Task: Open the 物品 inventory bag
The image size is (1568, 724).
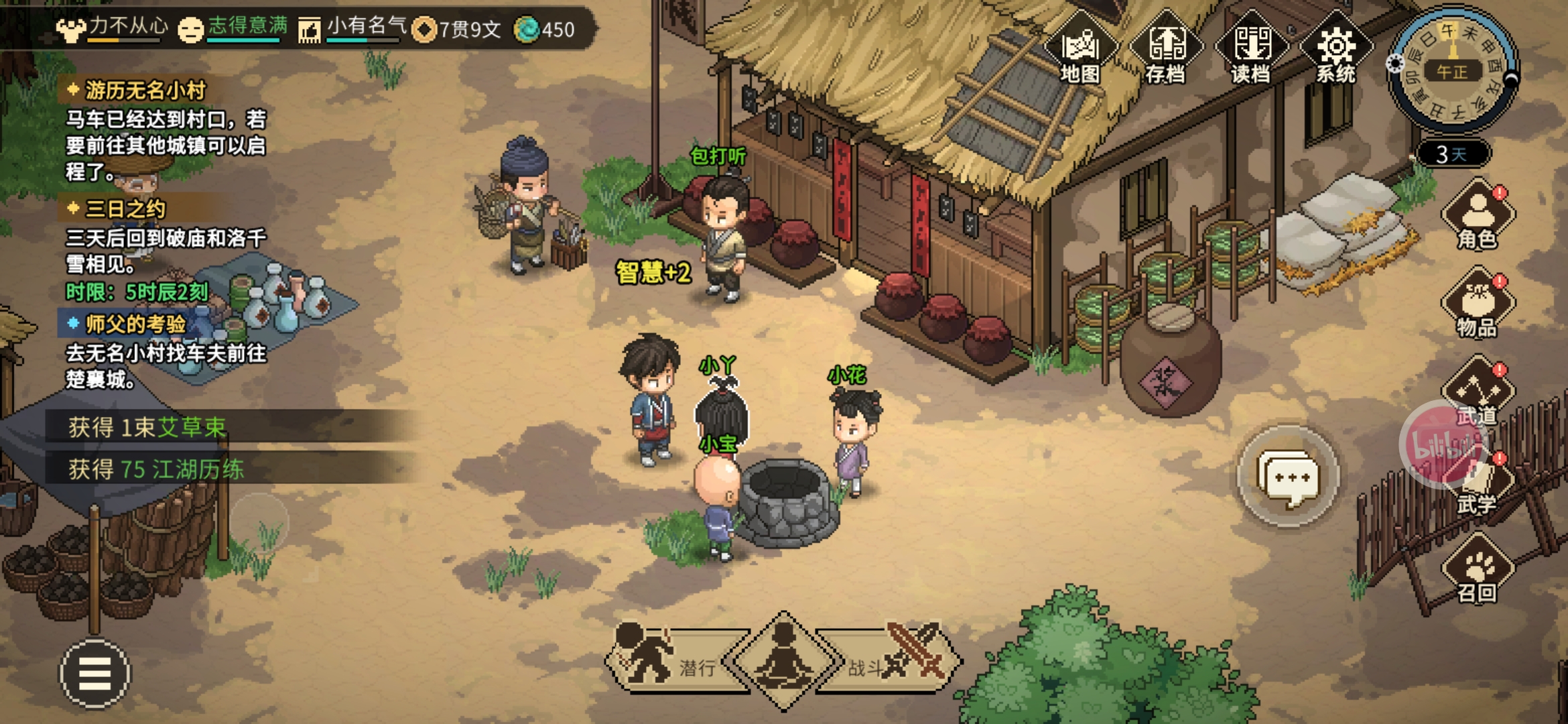Action: click(1478, 304)
